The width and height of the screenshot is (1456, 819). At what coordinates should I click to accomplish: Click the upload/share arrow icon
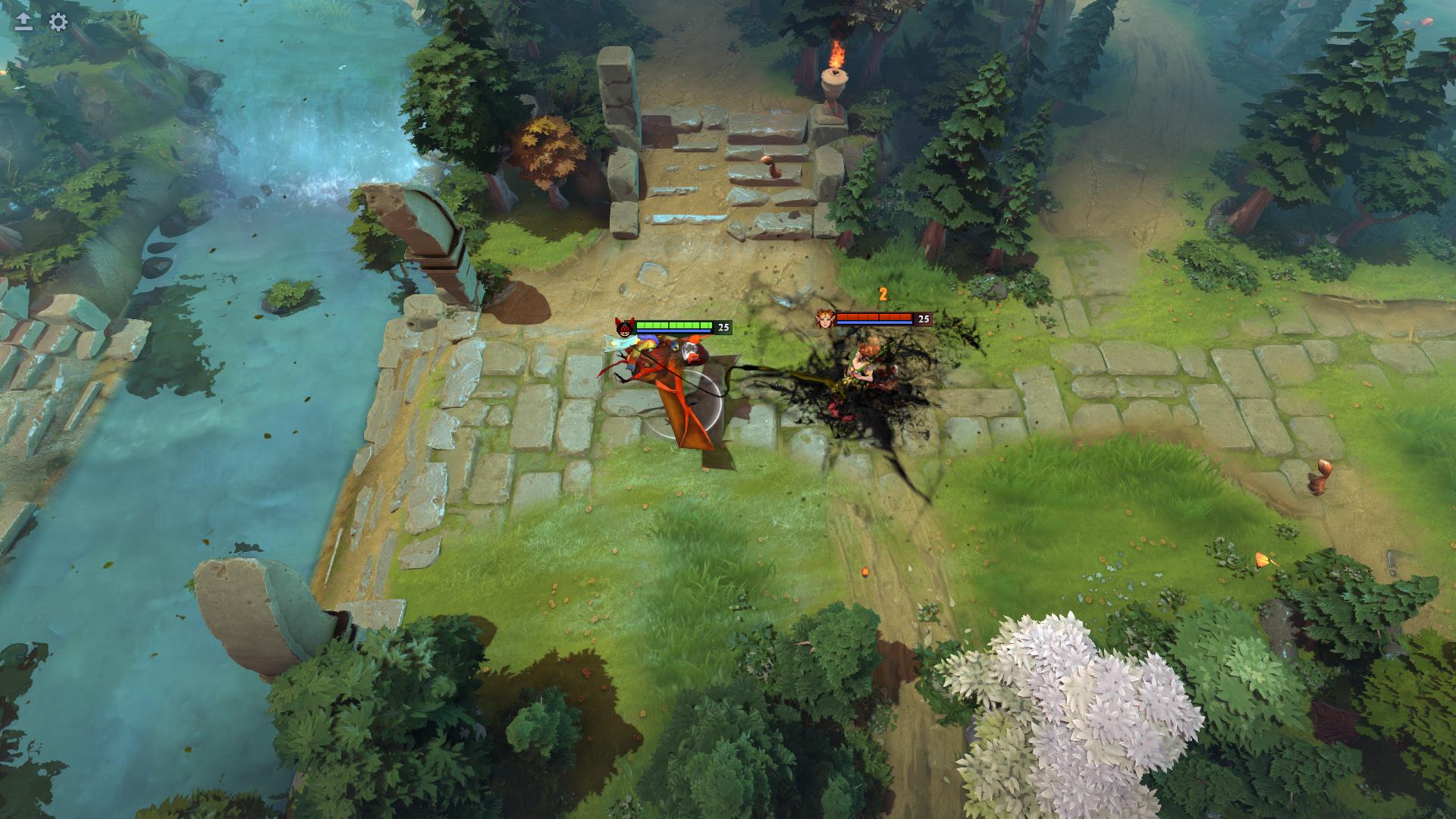(23, 21)
